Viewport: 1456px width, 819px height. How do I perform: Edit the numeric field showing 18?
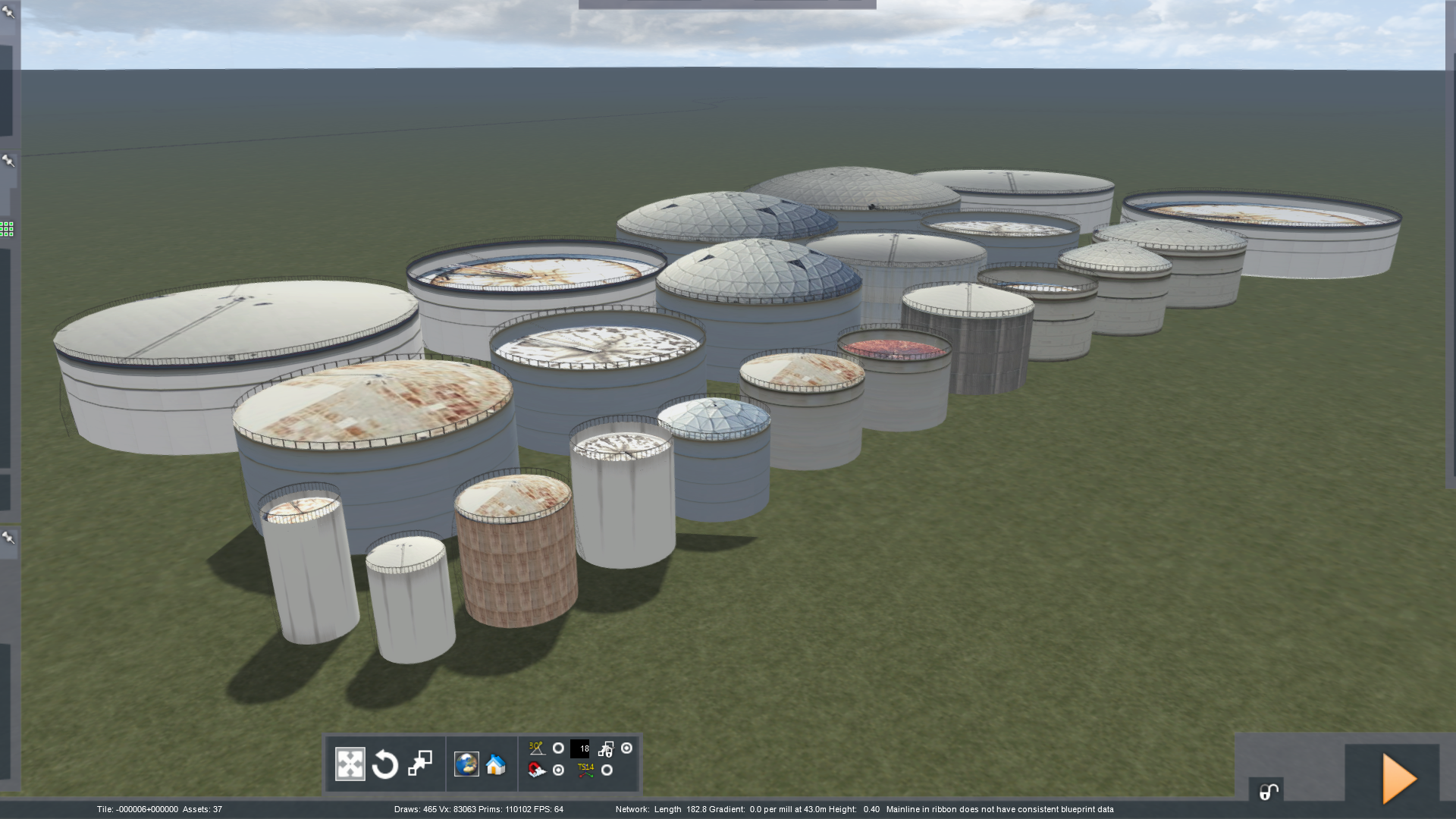click(x=580, y=749)
